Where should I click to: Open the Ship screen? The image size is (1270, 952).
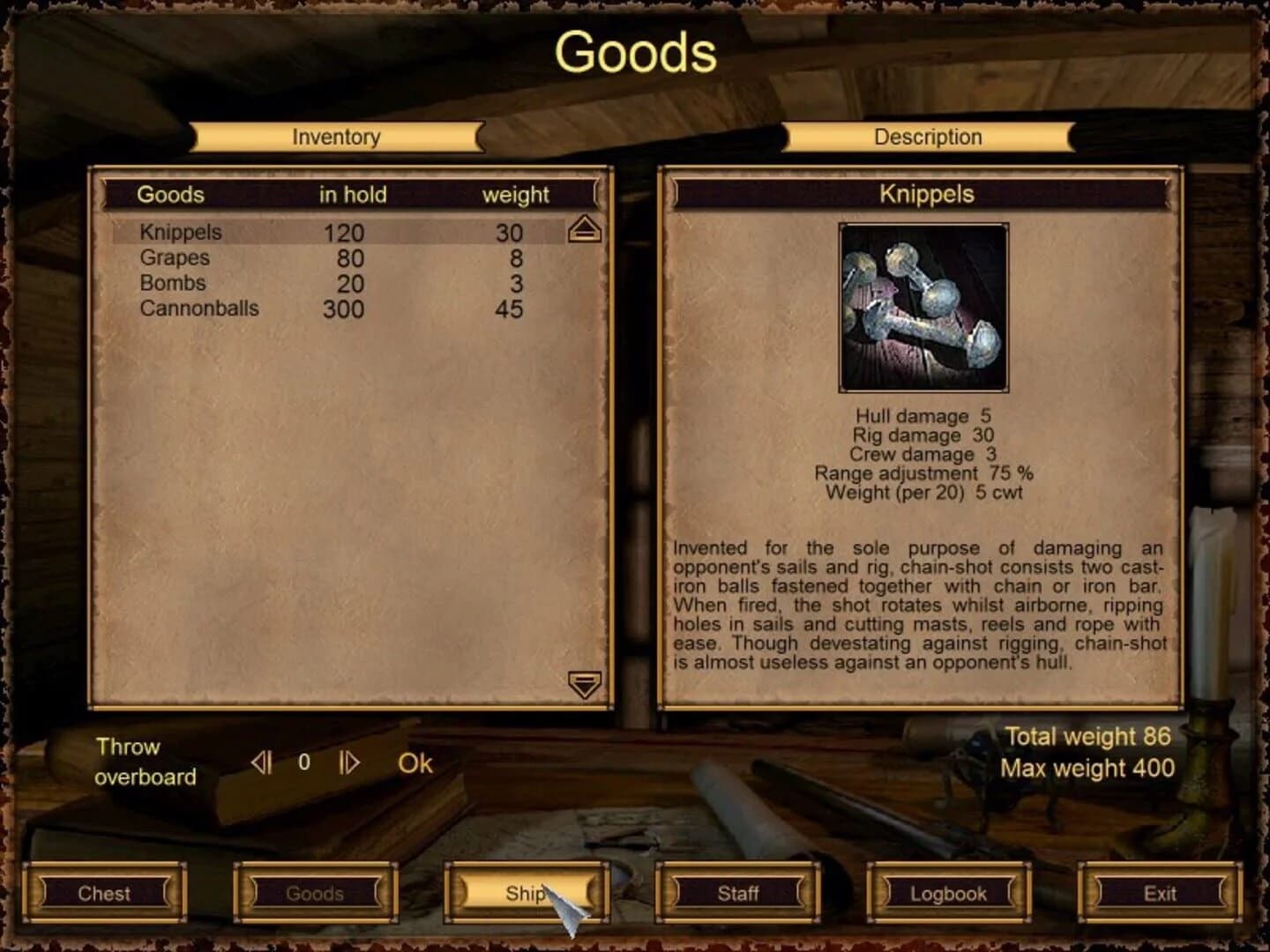coord(527,893)
